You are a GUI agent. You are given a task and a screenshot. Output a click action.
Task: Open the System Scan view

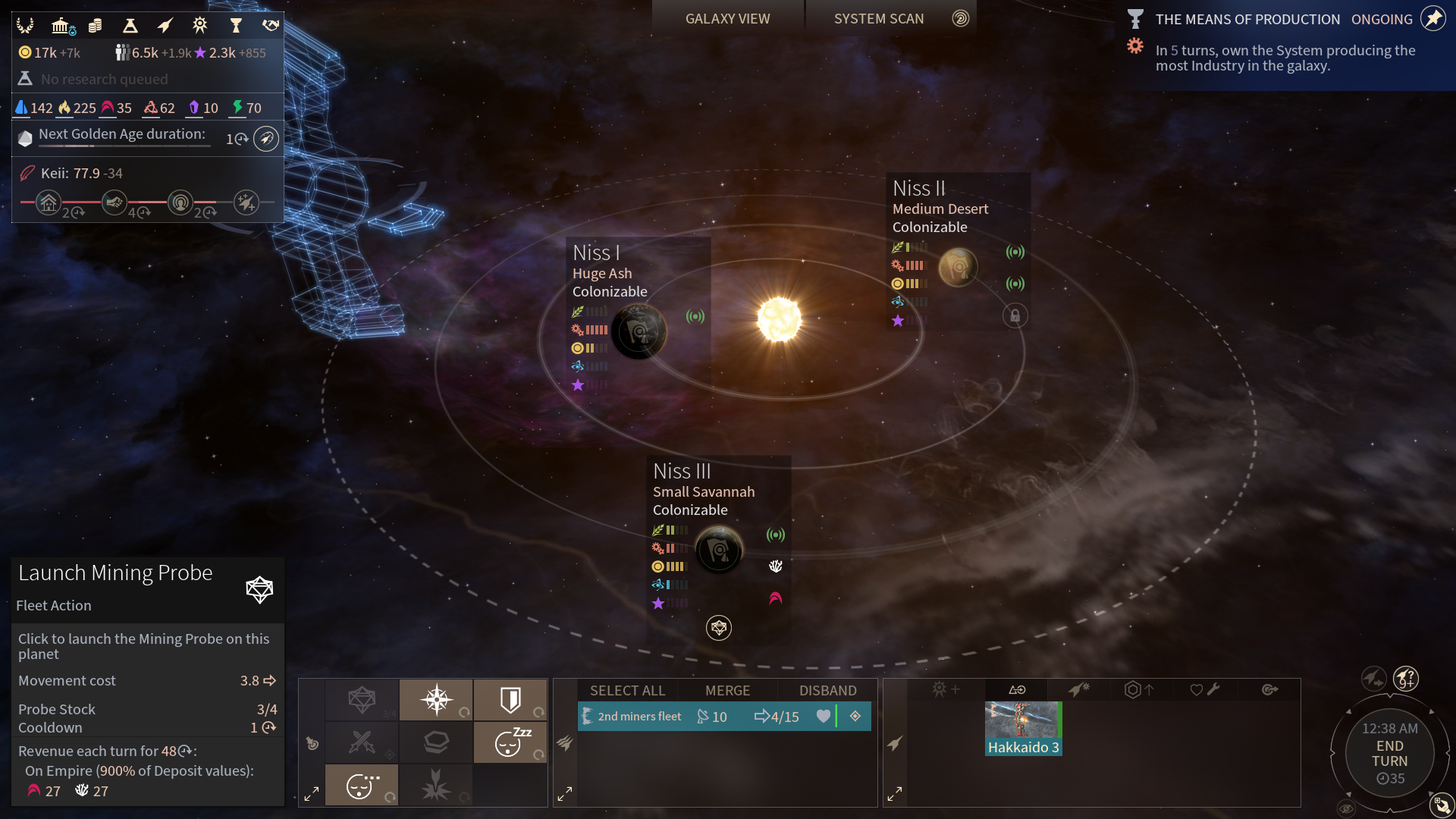(879, 19)
